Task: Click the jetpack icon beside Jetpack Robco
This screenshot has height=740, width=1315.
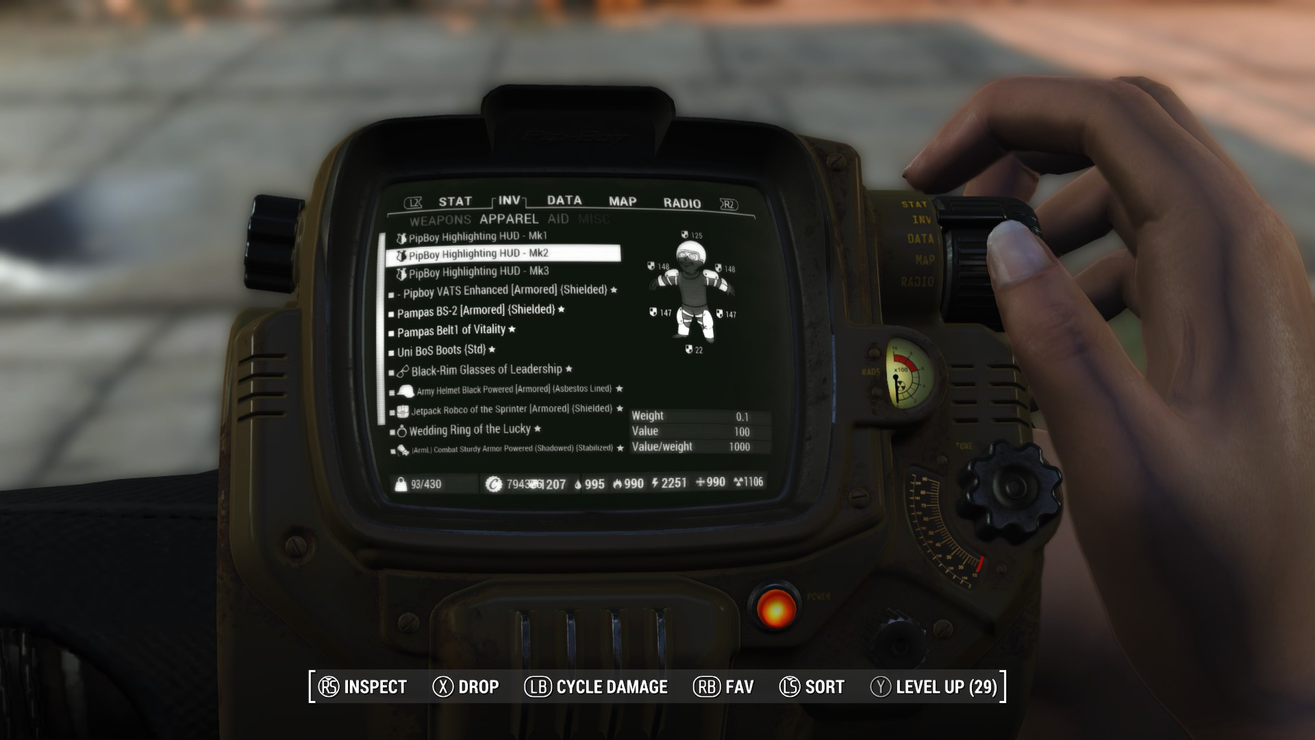Action: [x=402, y=410]
